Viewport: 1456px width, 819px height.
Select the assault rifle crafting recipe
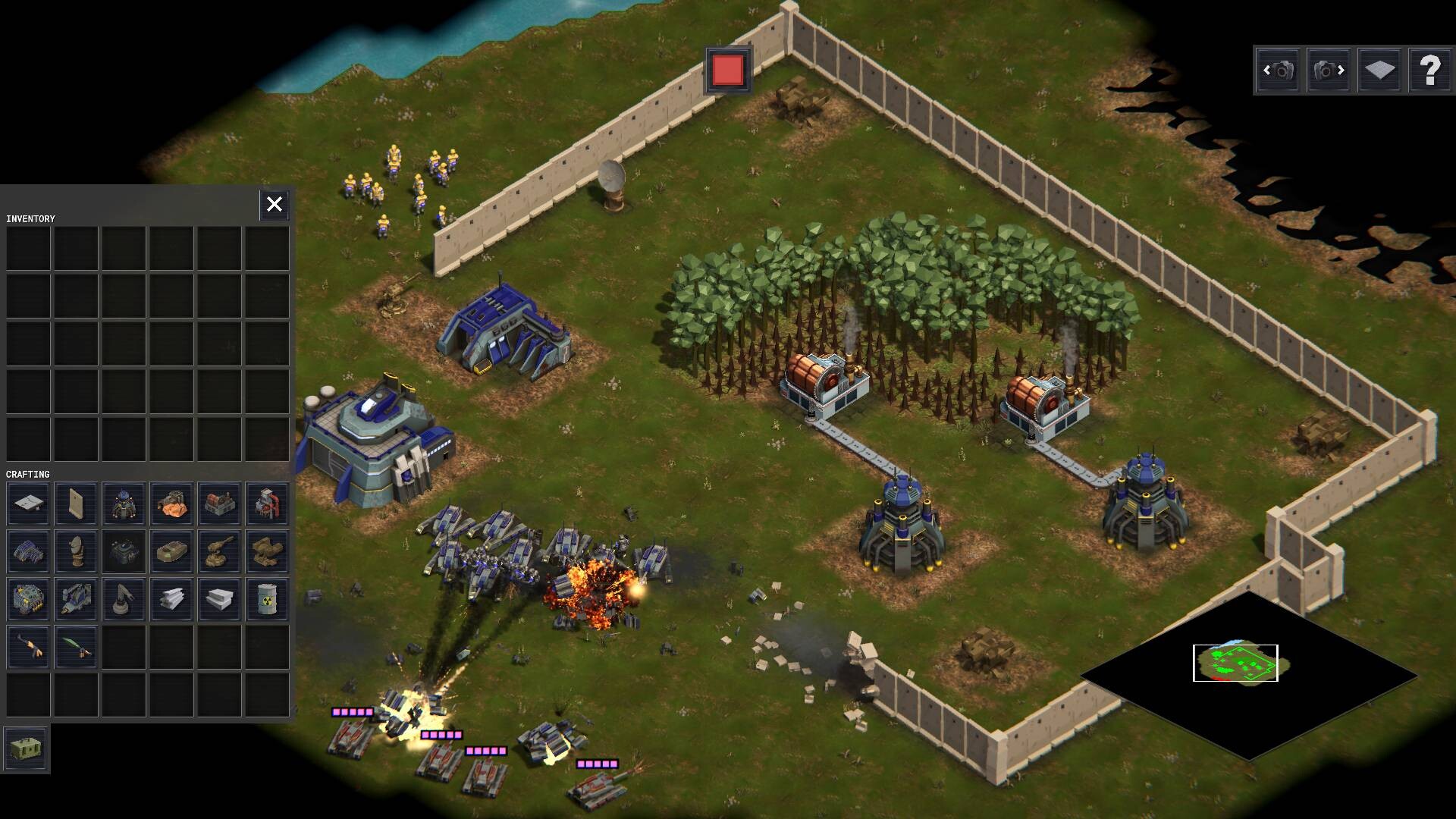(28, 645)
